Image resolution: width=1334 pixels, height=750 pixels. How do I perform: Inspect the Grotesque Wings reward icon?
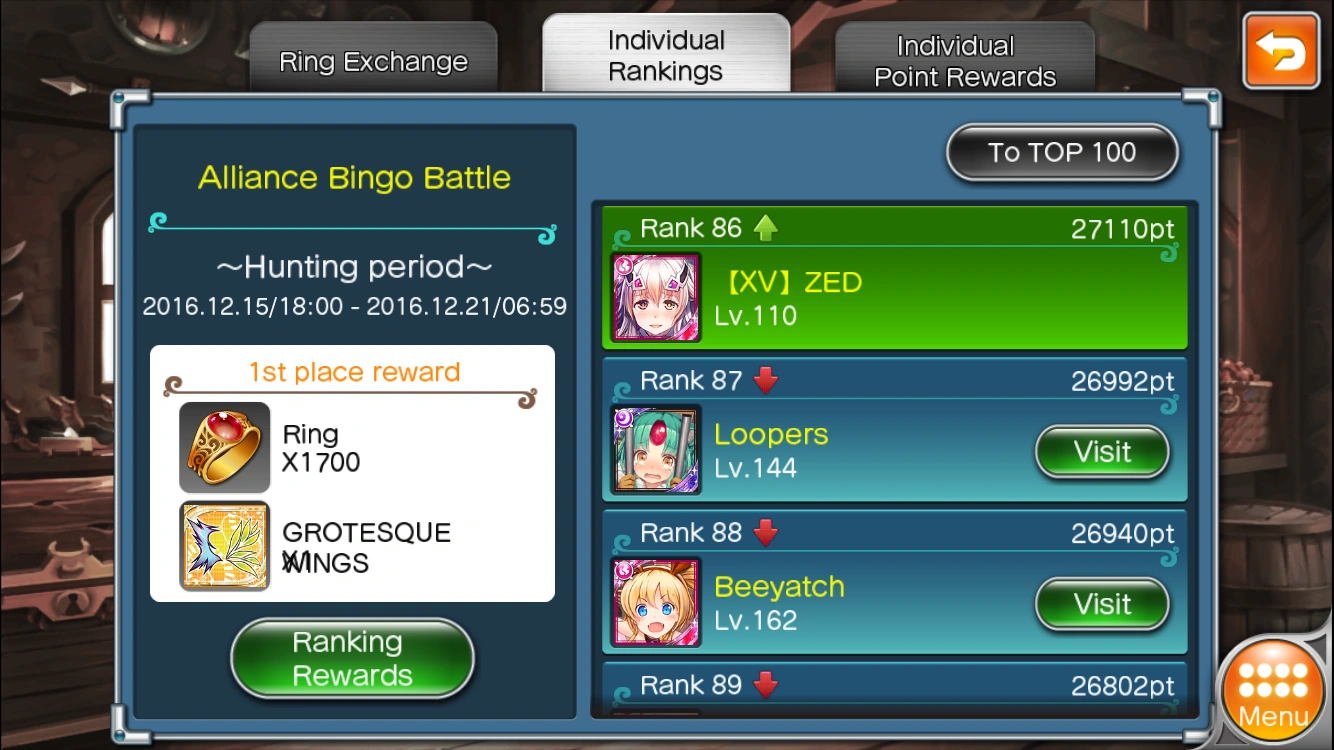tap(225, 546)
